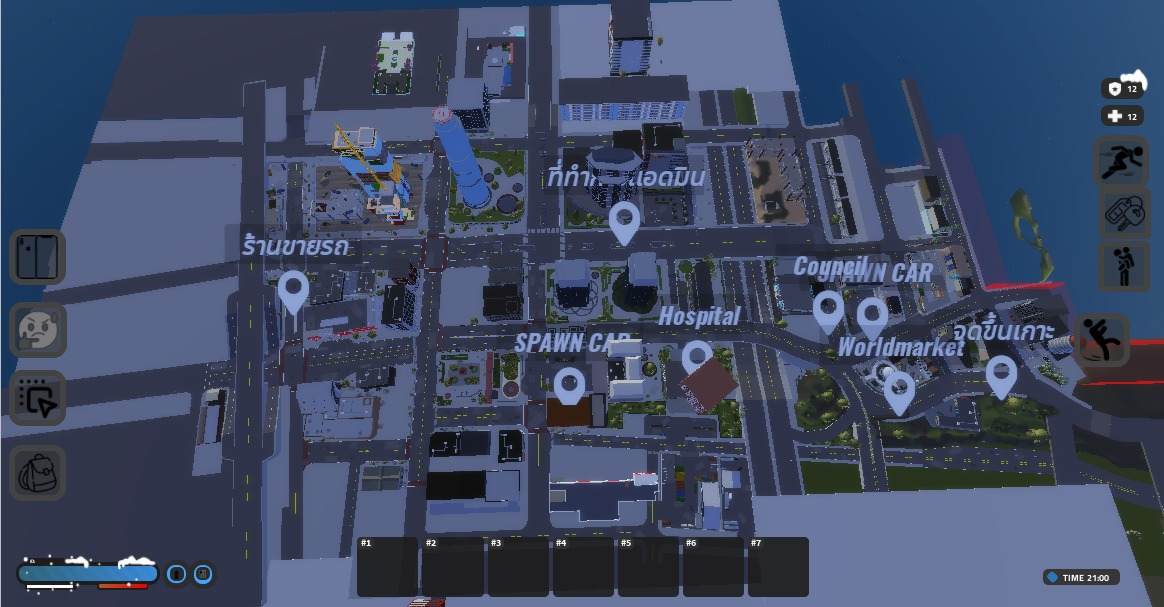Activate the falling figure icon

1103,340
